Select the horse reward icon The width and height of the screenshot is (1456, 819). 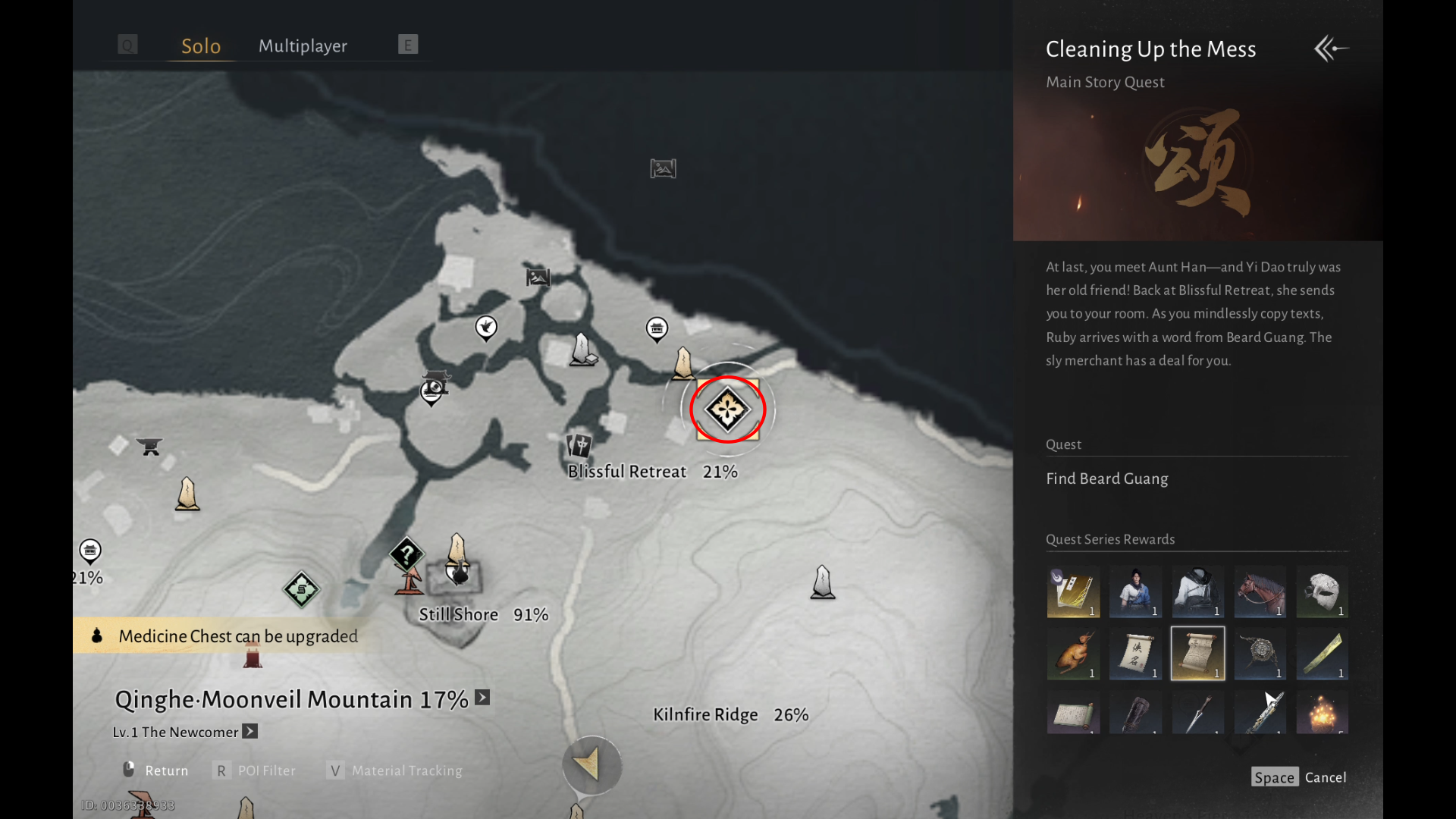click(1260, 591)
